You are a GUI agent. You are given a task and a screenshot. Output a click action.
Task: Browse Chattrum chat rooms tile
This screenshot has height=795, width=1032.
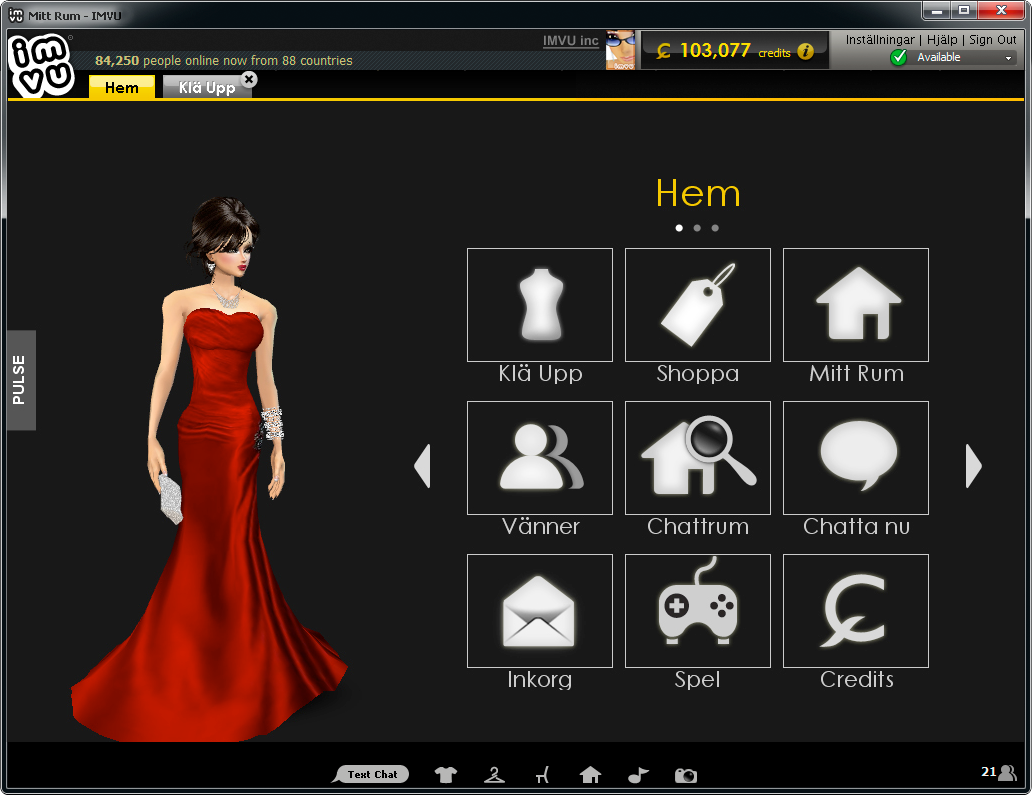coord(698,458)
